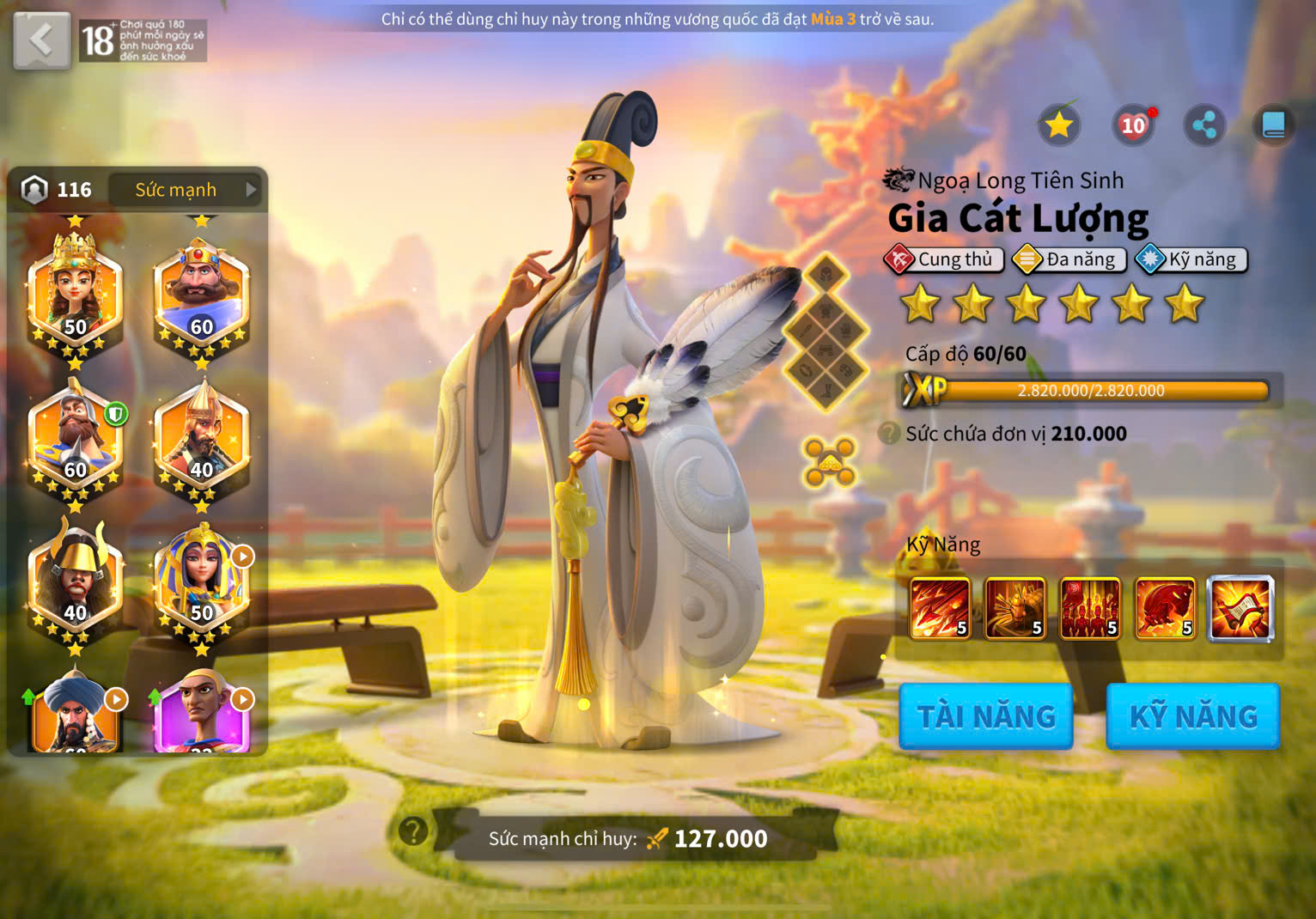View the scroll-shaped fifth skill icon
Image resolution: width=1316 pixels, height=919 pixels.
(1240, 608)
